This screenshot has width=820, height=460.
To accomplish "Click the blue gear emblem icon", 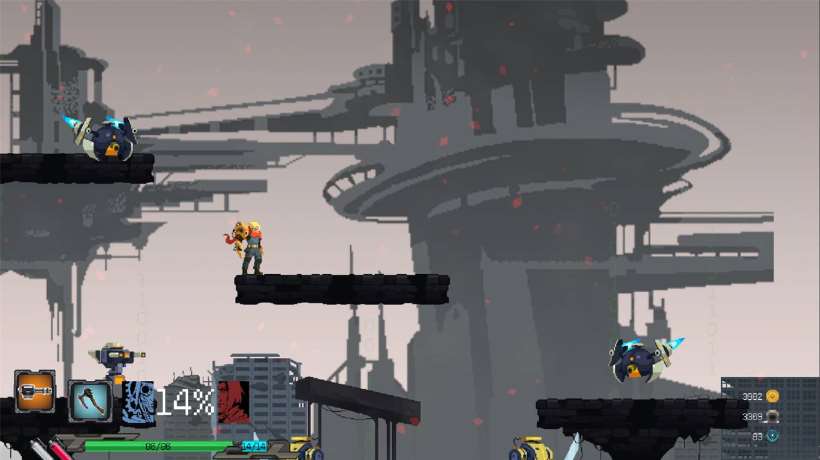I will click(x=140, y=402).
